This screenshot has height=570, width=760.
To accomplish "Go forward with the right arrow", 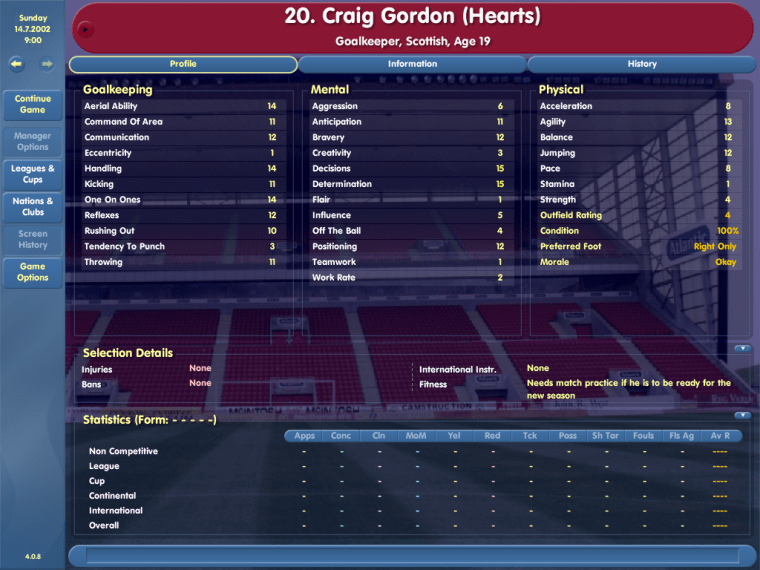I will tap(47, 64).
